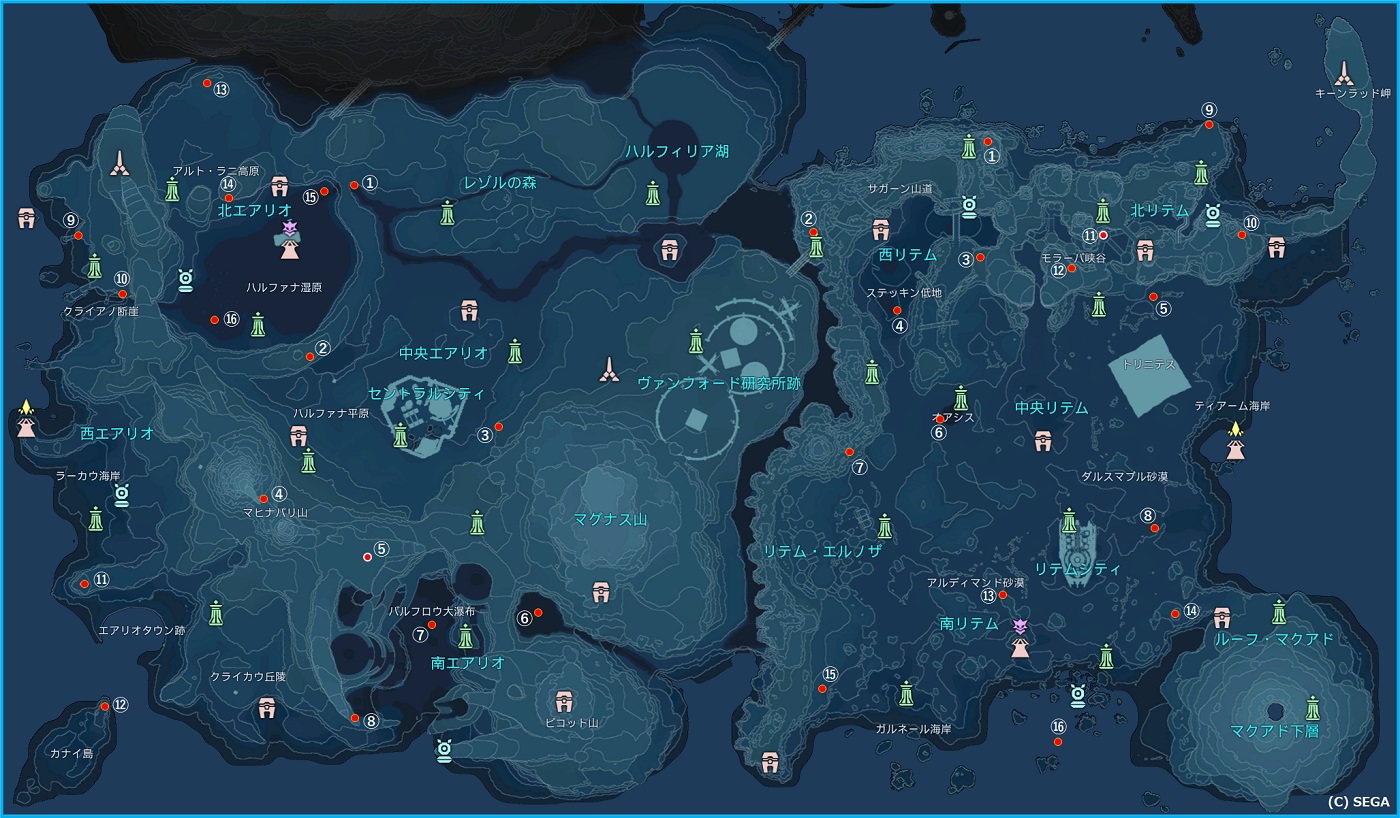Screen dimensions: 1400x818
Task: Choose the yellow-topped marker at 西エアリオ
Action: click(x=26, y=418)
